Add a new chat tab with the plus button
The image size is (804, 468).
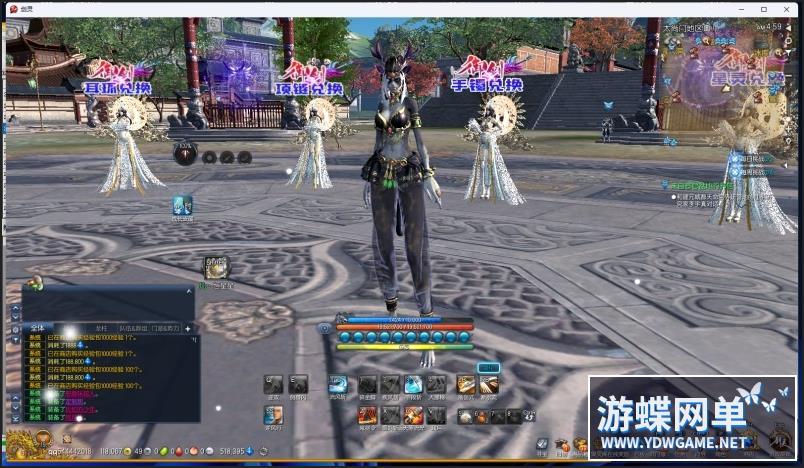coord(187,328)
